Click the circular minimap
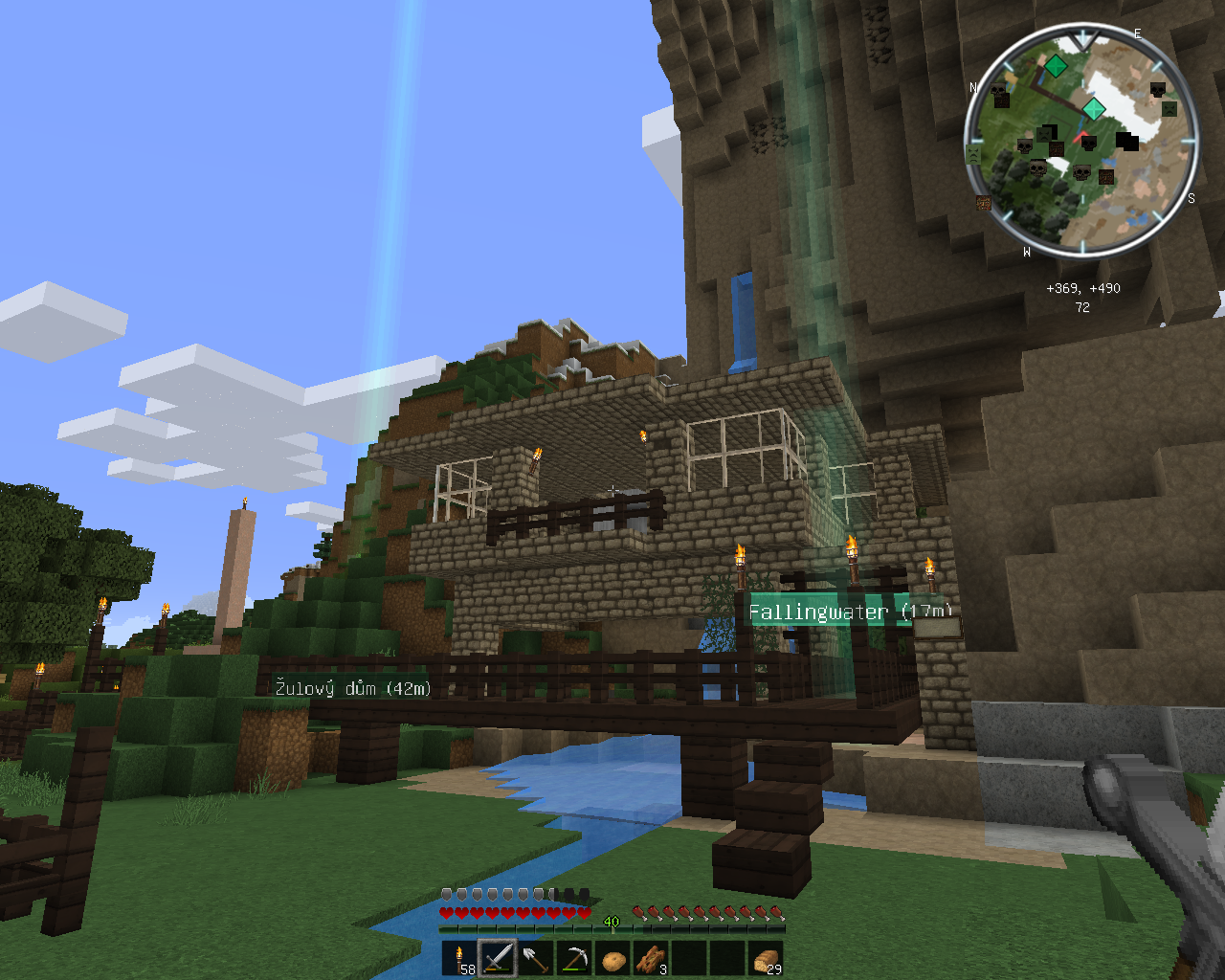 (x=1081, y=144)
